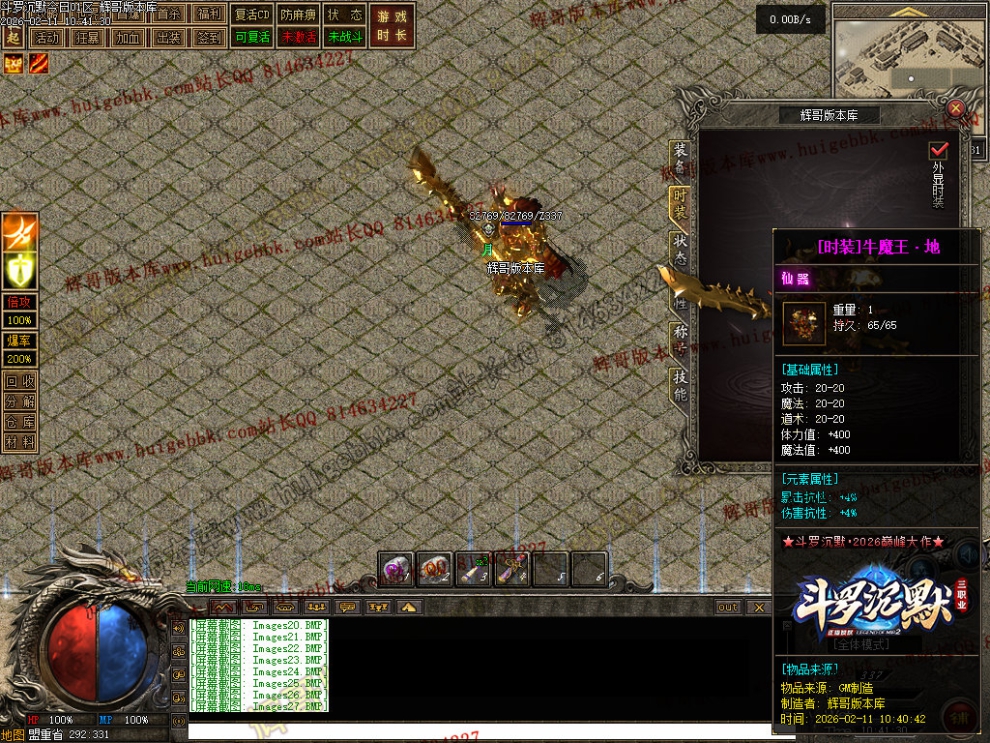
Task: Open the 材料 materials button
Action: tap(19, 441)
